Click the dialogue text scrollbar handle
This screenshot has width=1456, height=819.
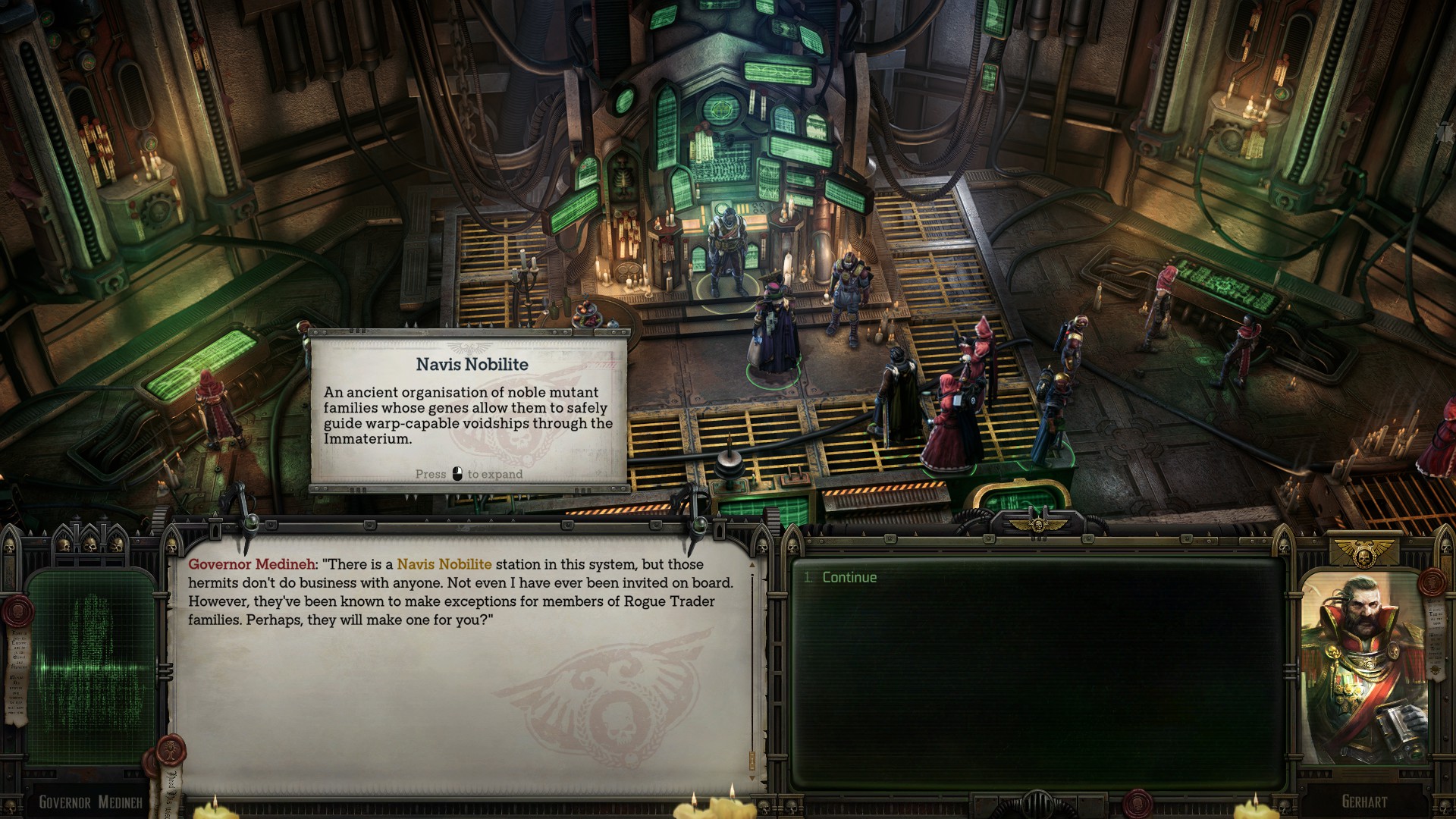pyautogui.click(x=752, y=758)
